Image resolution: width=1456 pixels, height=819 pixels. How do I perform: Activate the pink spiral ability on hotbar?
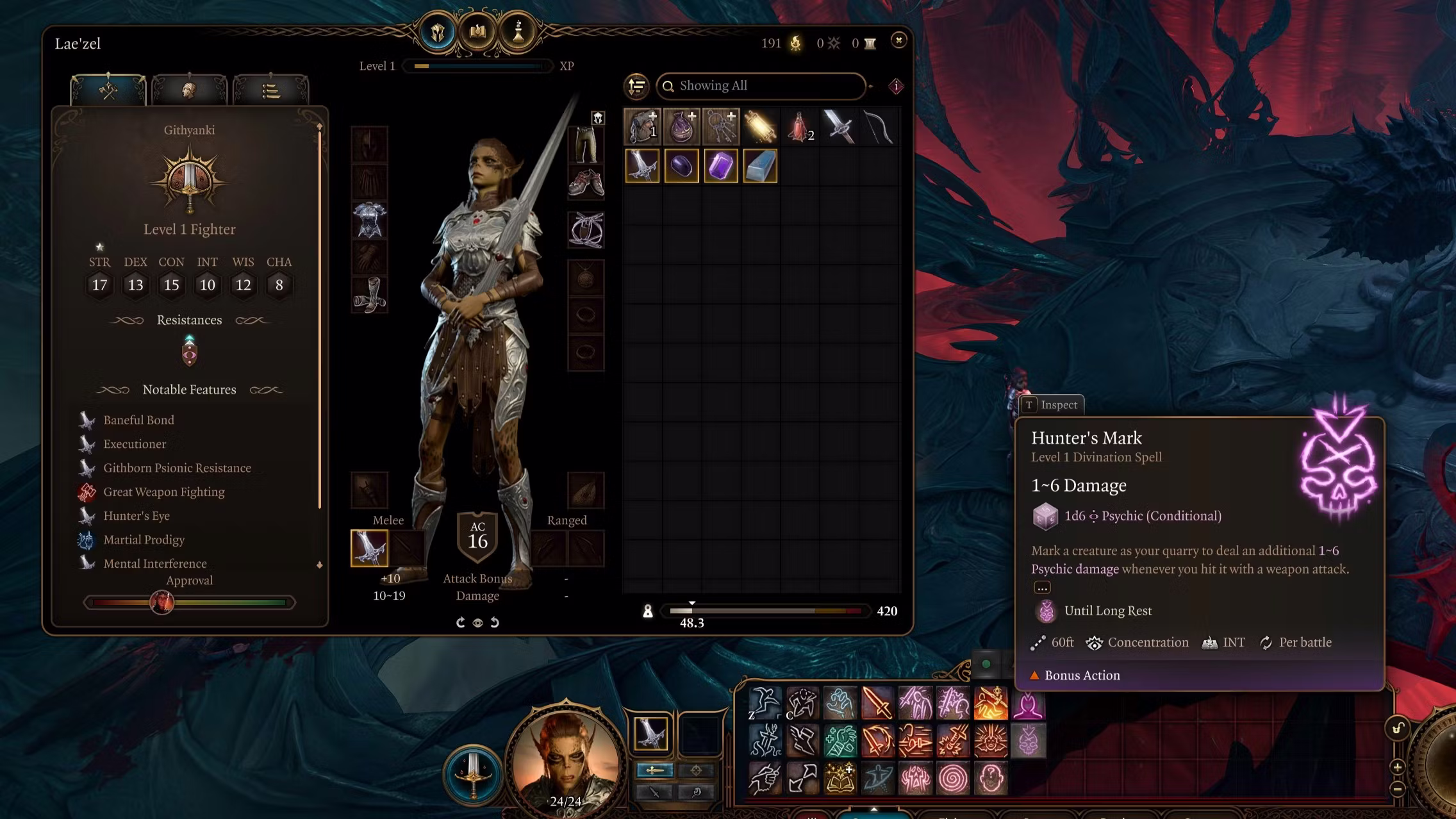(953, 779)
